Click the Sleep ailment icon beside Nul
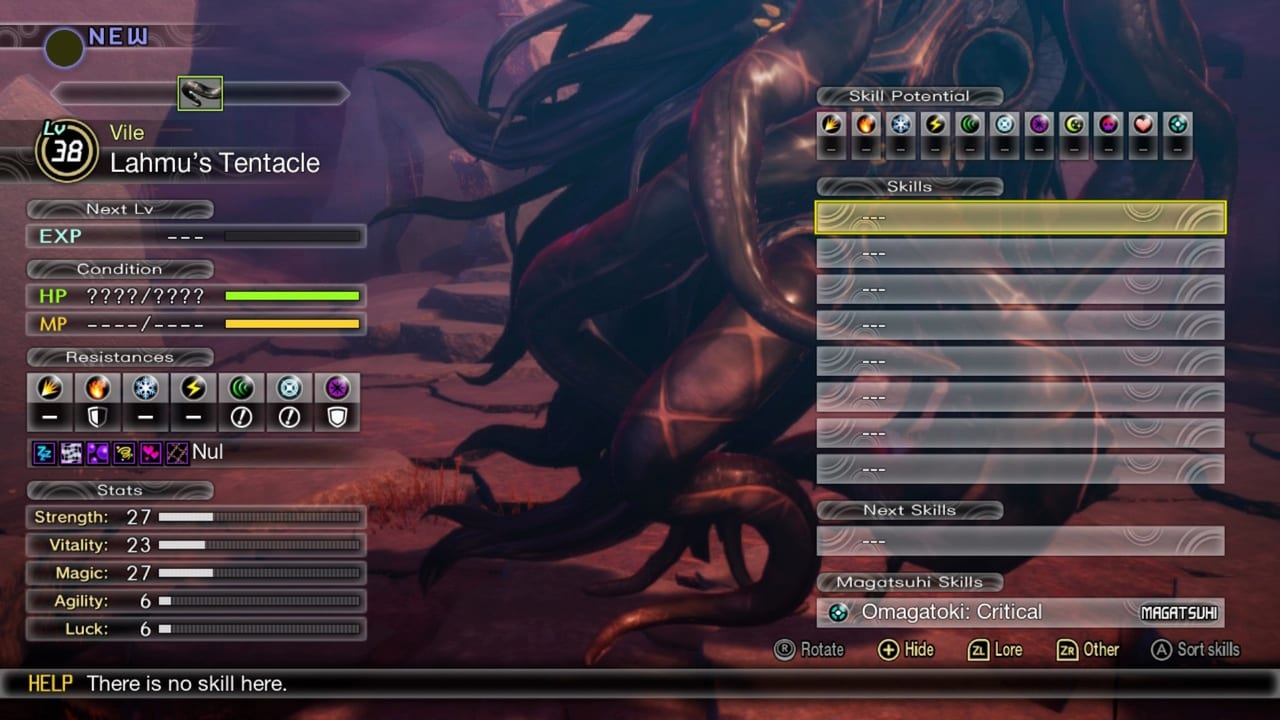The width and height of the screenshot is (1280, 720). click(x=44, y=453)
